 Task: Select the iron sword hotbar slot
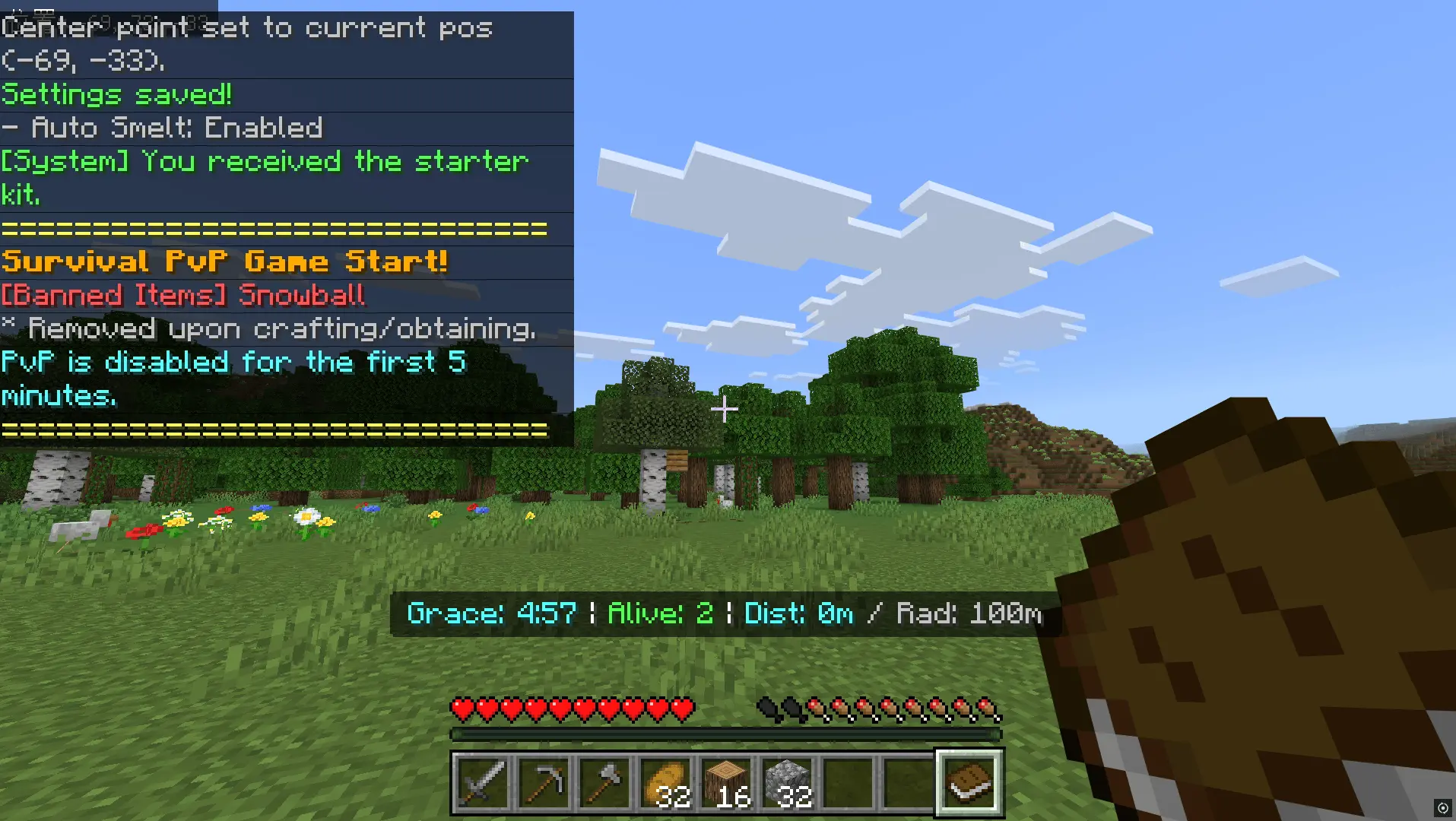click(x=482, y=783)
